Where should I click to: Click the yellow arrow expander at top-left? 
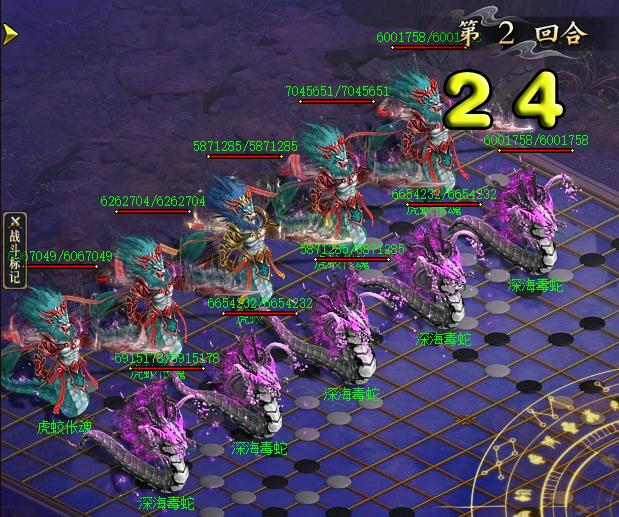tap(10, 35)
